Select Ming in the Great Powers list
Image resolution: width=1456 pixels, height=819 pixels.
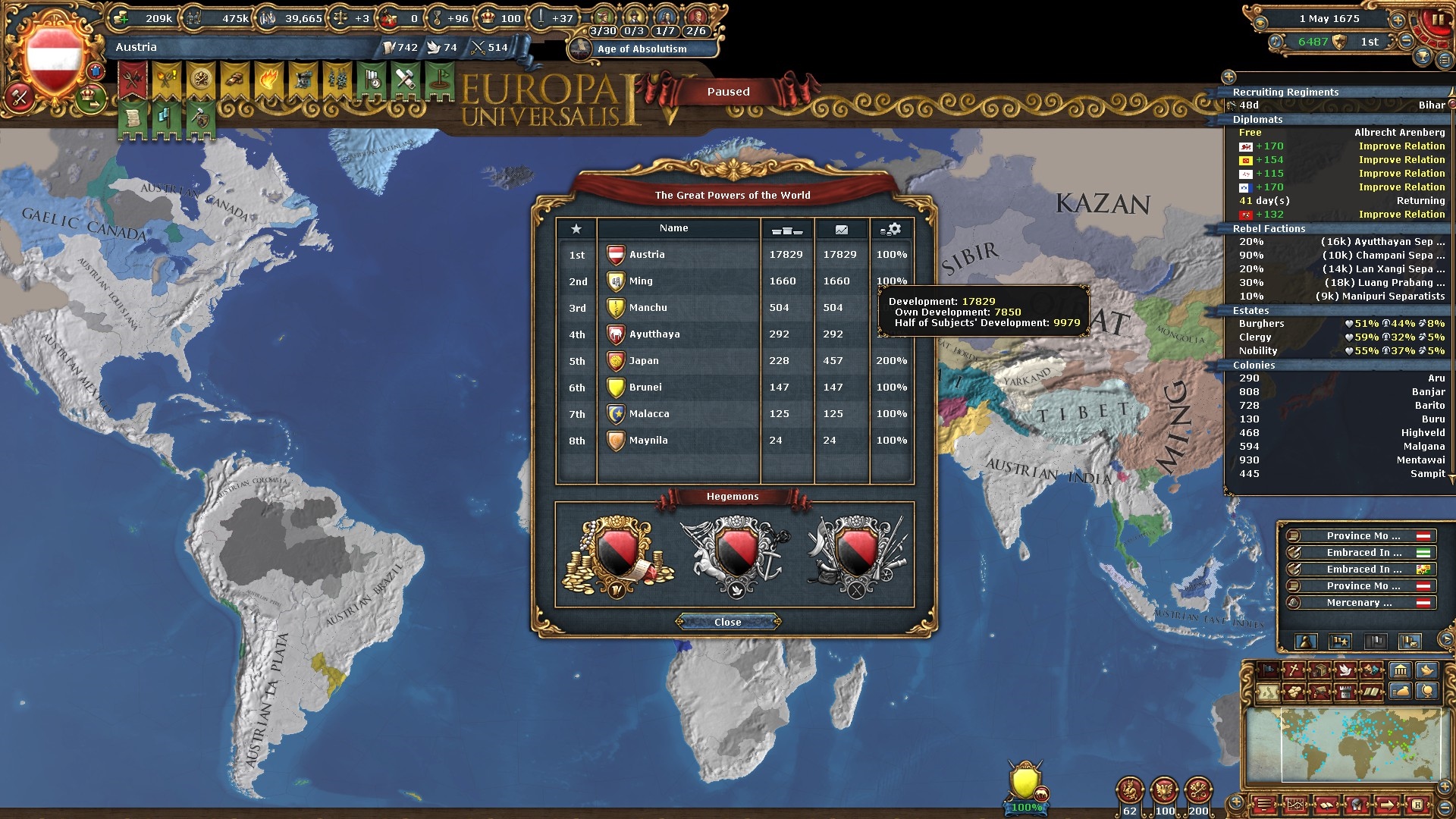(x=641, y=281)
